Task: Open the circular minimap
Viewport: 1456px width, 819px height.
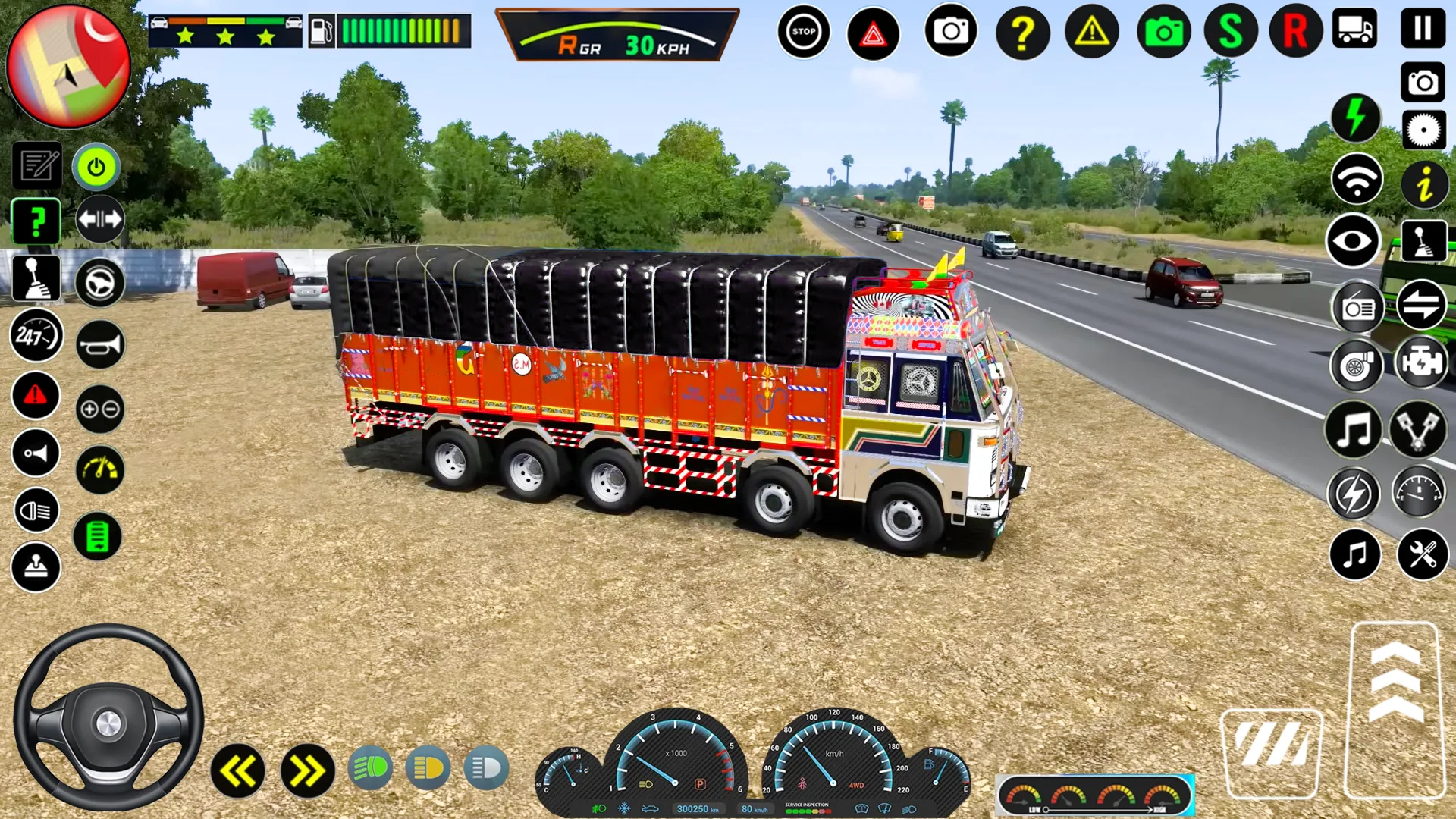Action: pyautogui.click(x=68, y=67)
